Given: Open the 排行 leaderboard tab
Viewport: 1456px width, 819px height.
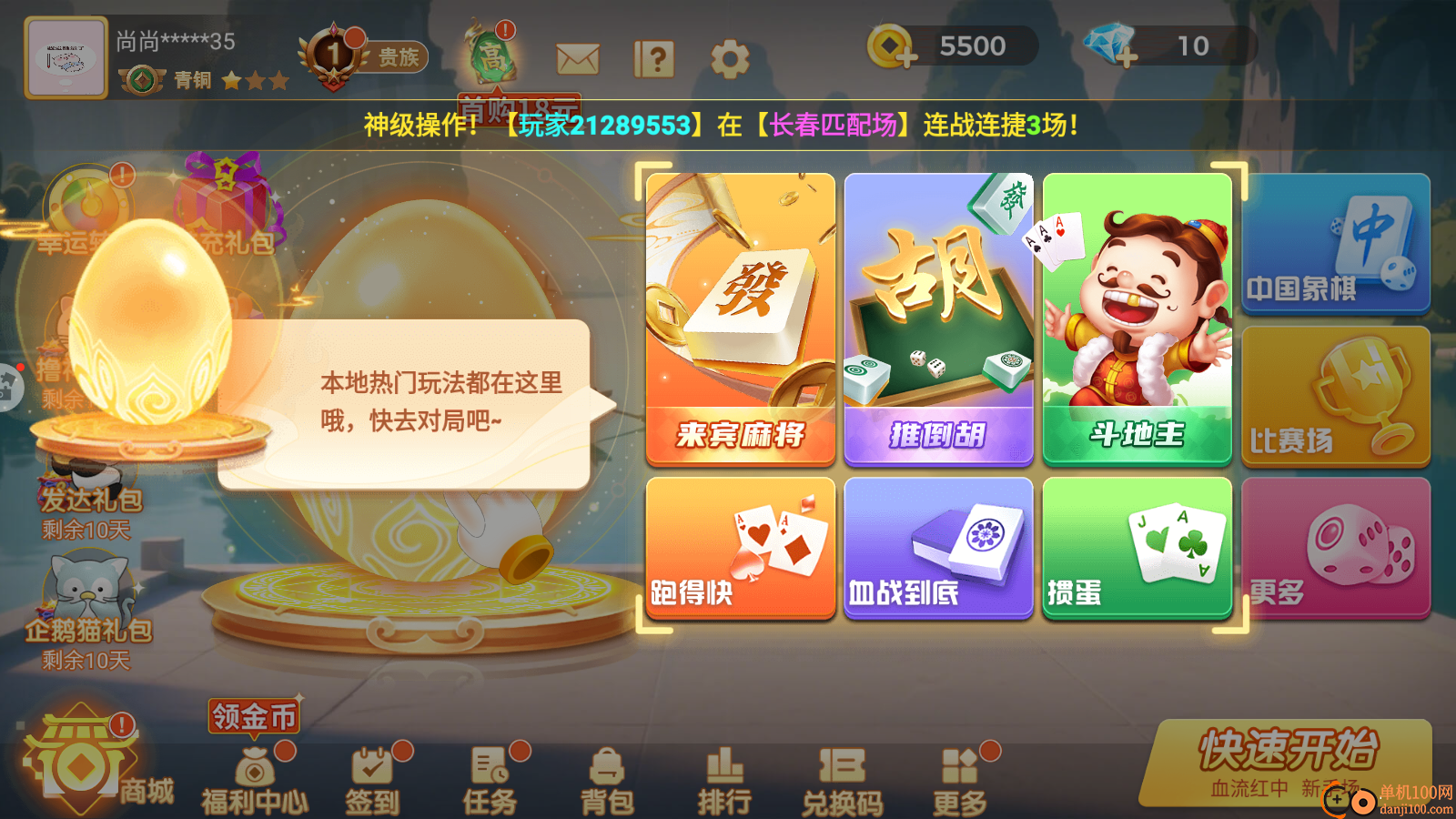Looking at the screenshot, I should (x=725, y=773).
